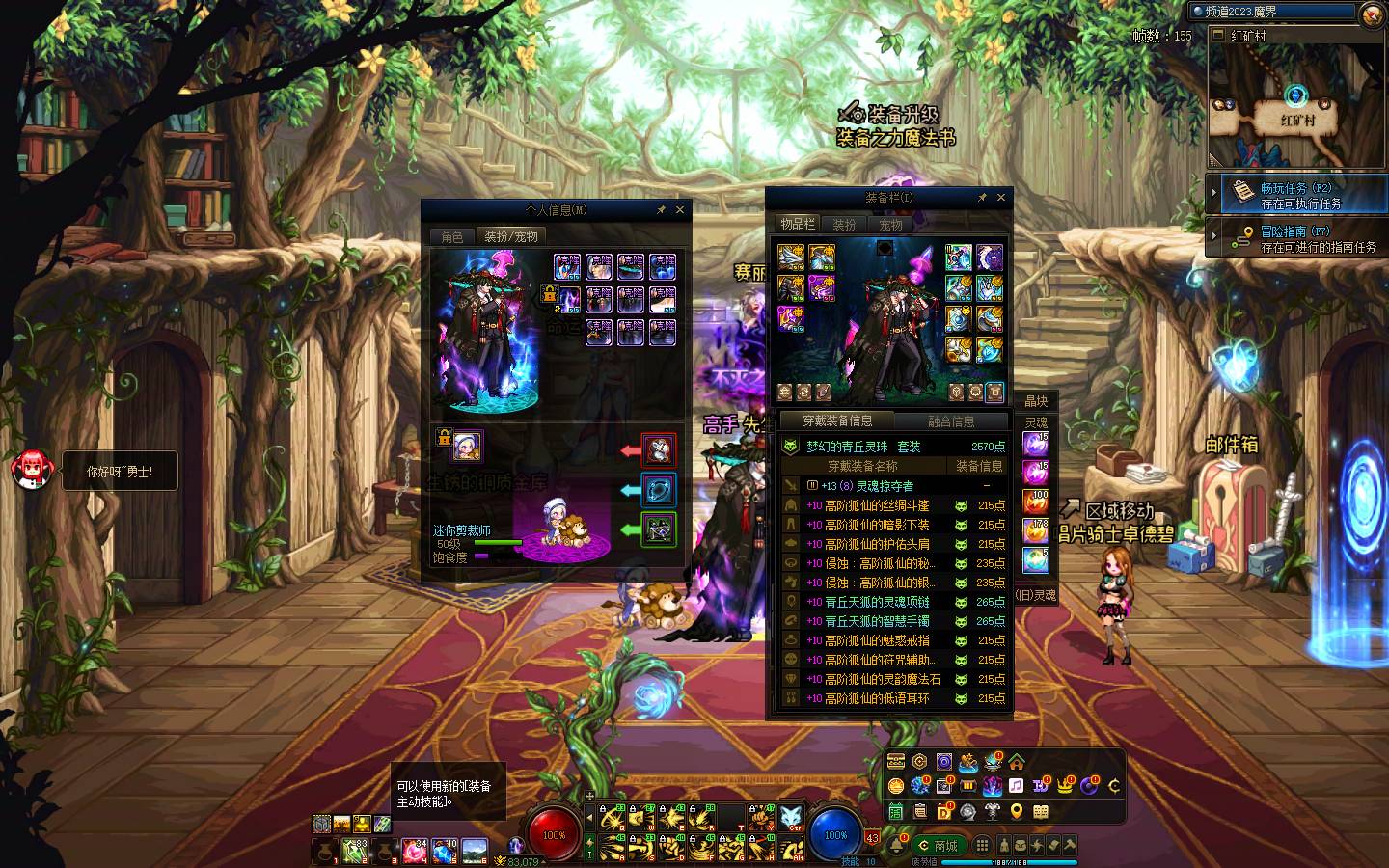The height and width of the screenshot is (868, 1389).
Task: Open the 畅玩任务 quest tracker
Action: coord(1295,195)
